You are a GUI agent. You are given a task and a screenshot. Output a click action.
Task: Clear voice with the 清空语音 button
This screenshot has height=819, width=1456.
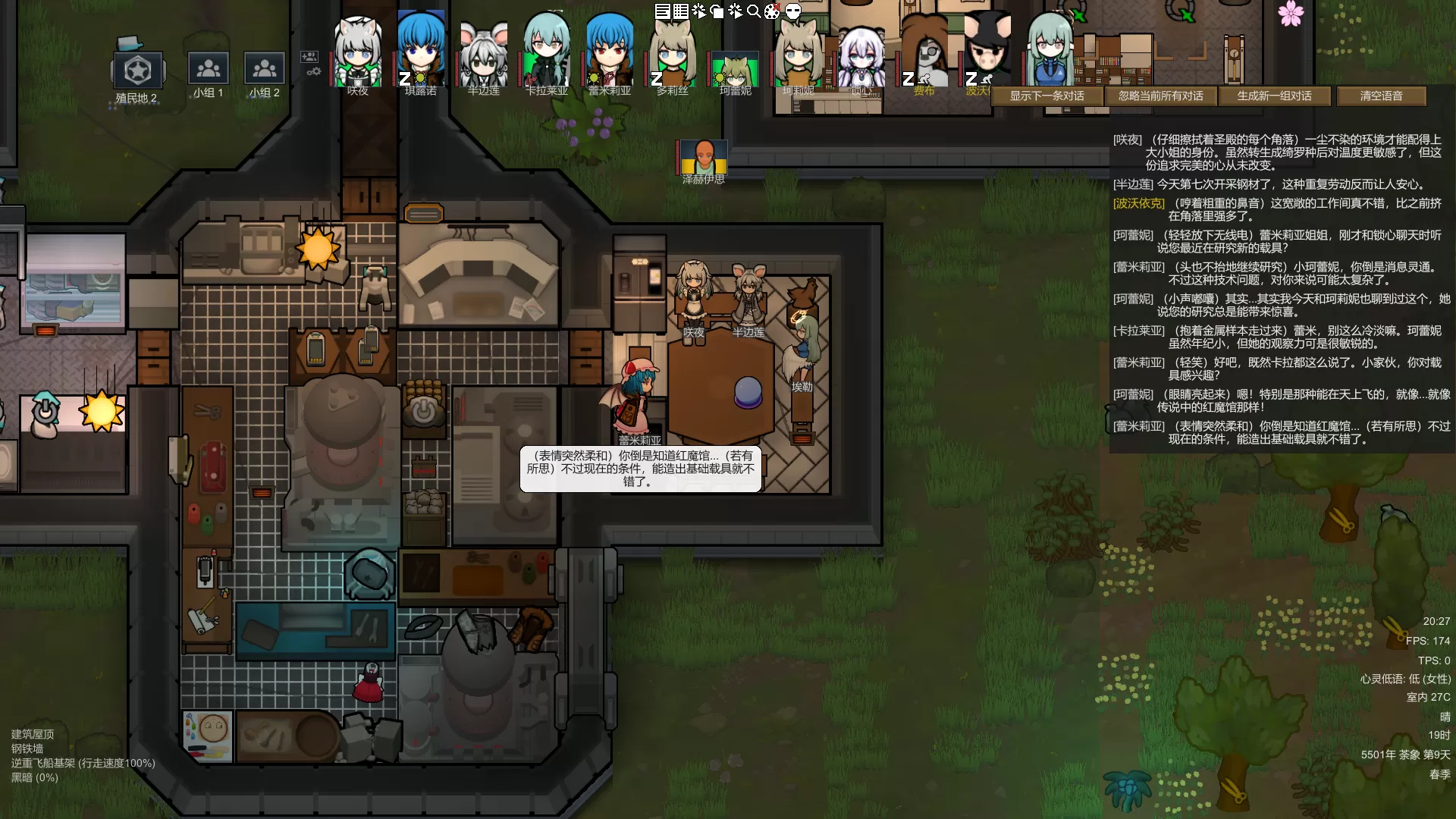coord(1381,96)
